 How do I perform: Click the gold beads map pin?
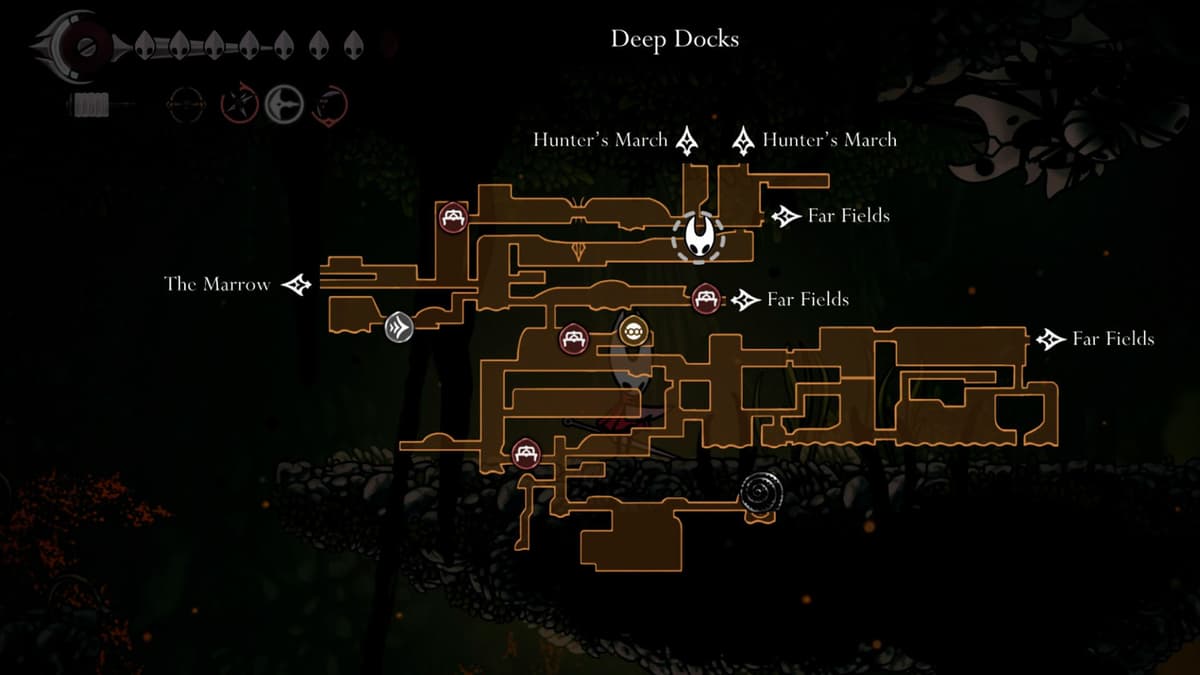[x=631, y=331]
